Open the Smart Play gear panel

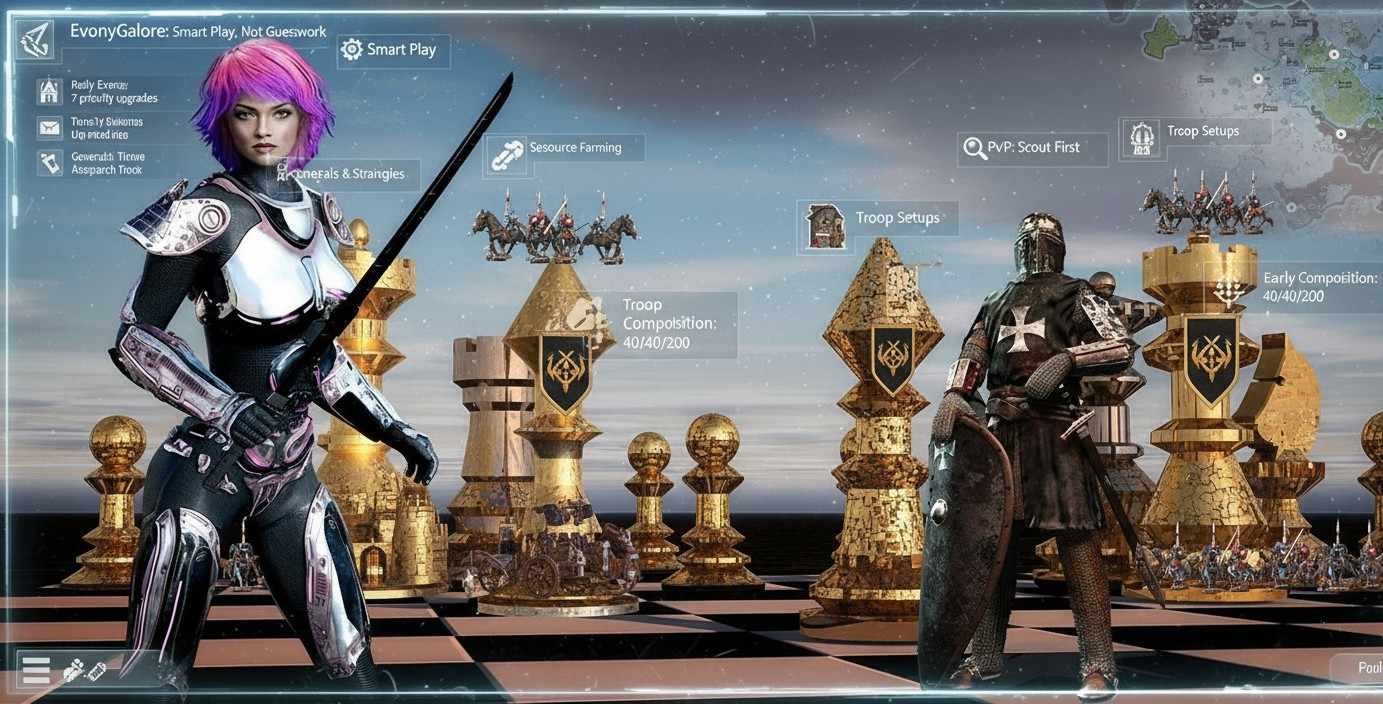[393, 50]
